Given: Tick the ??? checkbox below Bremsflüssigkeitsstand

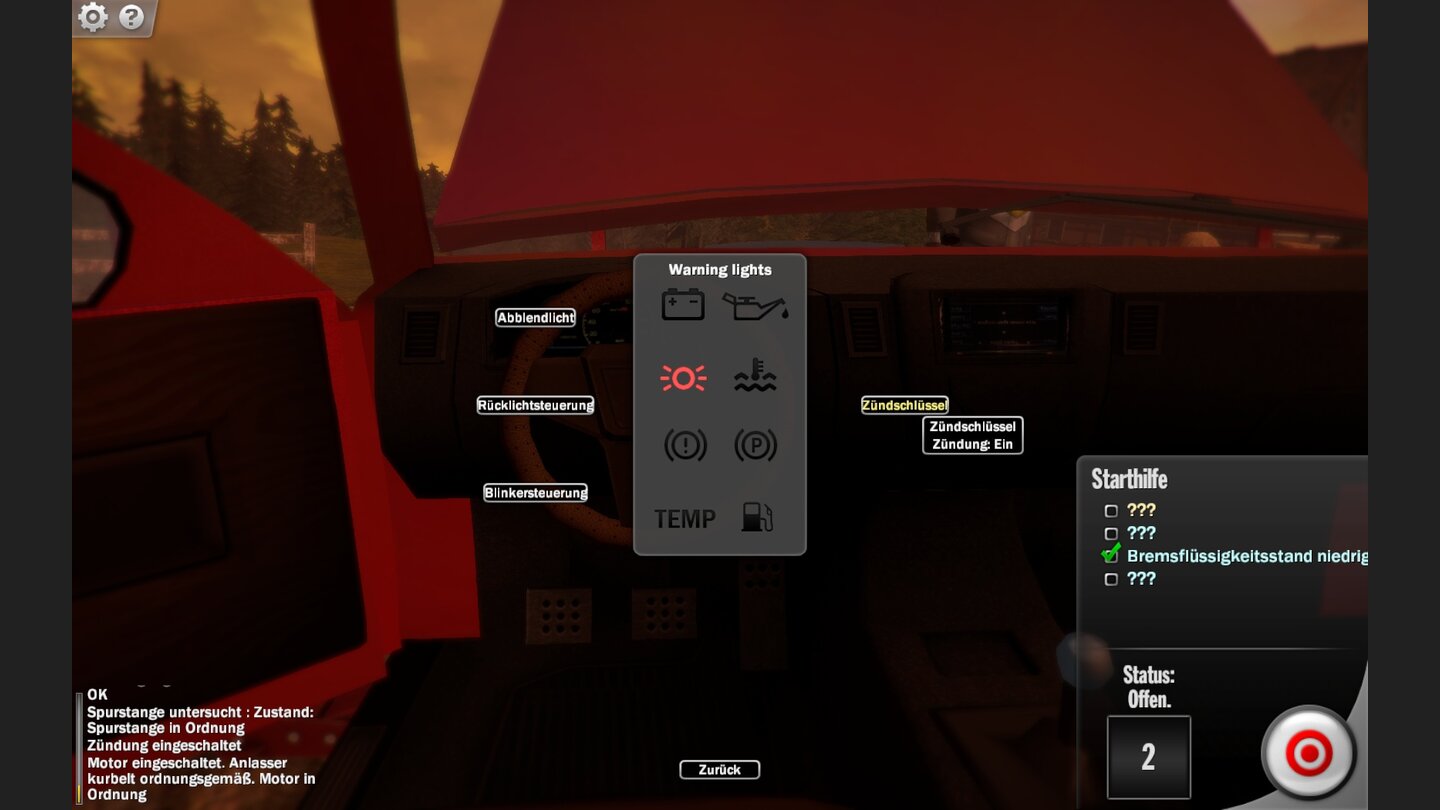Looking at the screenshot, I should coord(1111,578).
